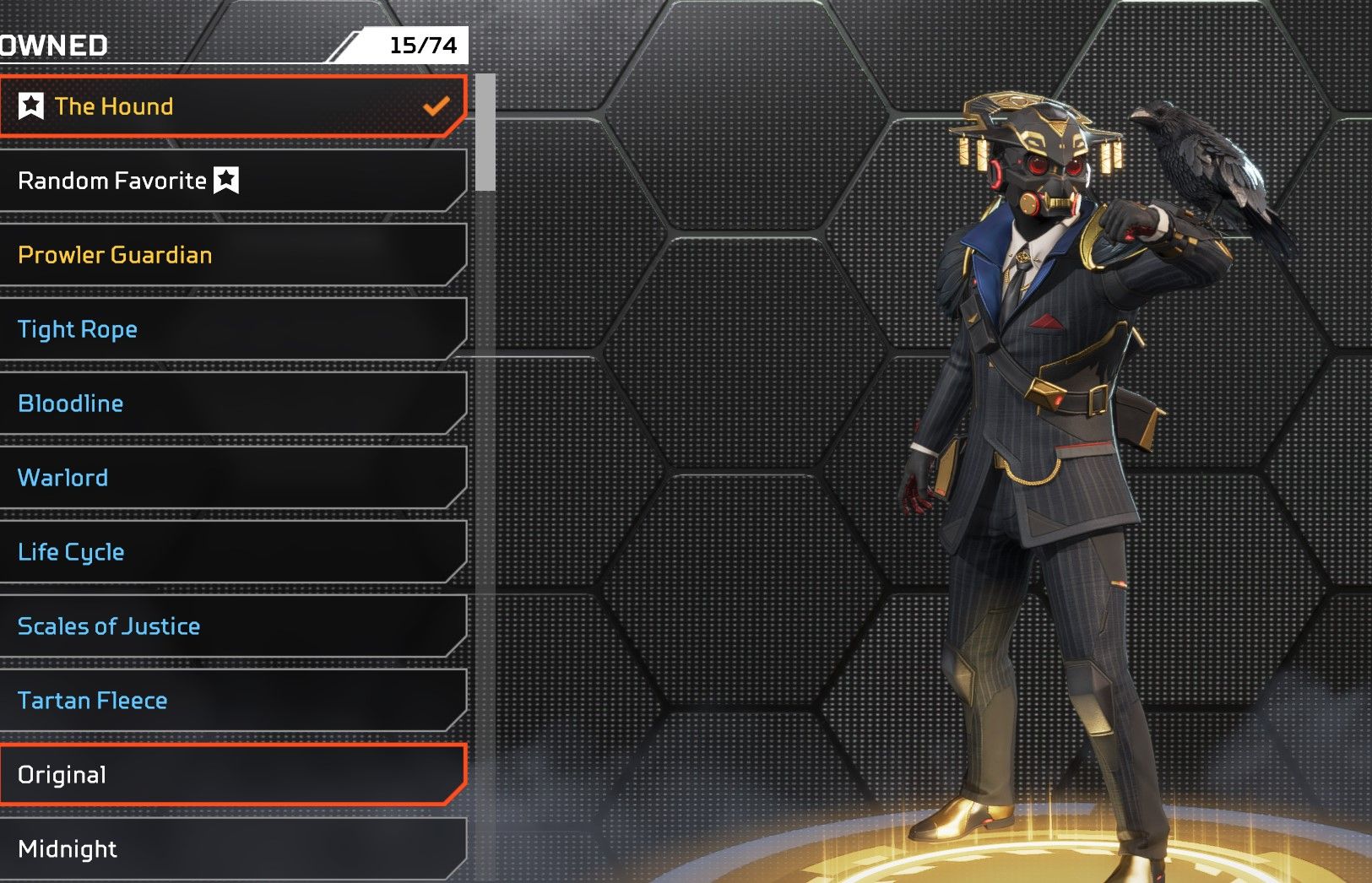Choose the Warlord skin
The image size is (1372, 883).
click(232, 478)
